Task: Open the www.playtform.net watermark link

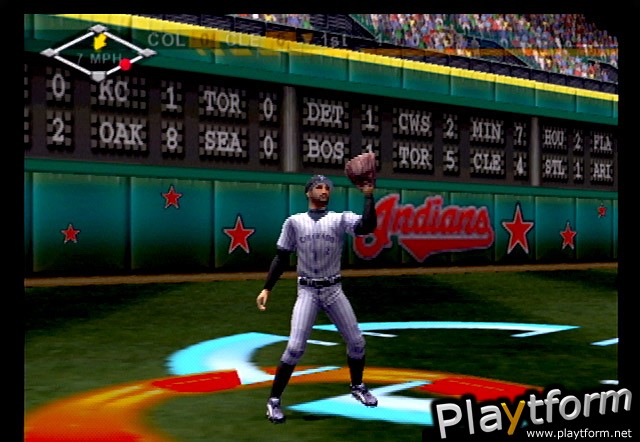Action: 580,433
